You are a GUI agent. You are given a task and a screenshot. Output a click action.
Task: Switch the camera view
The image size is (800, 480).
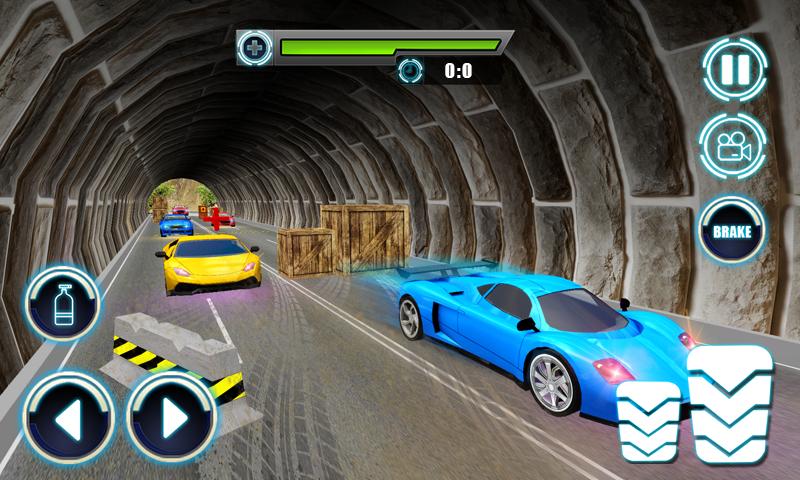732,148
